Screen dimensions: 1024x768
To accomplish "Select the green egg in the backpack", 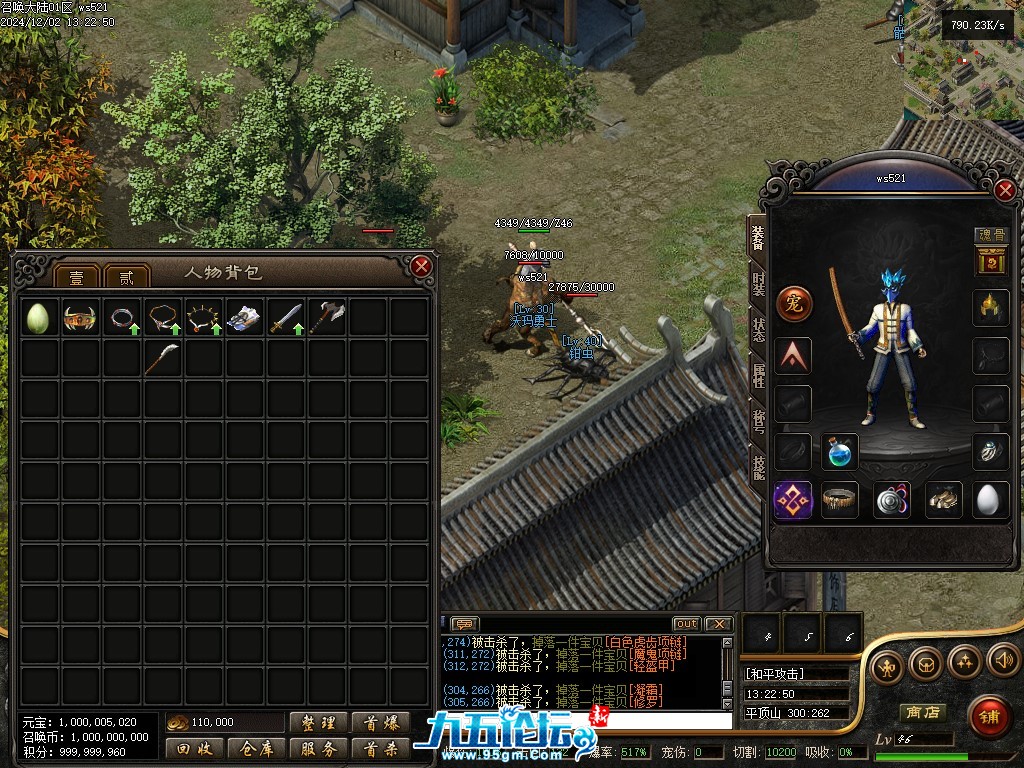I will (39, 318).
